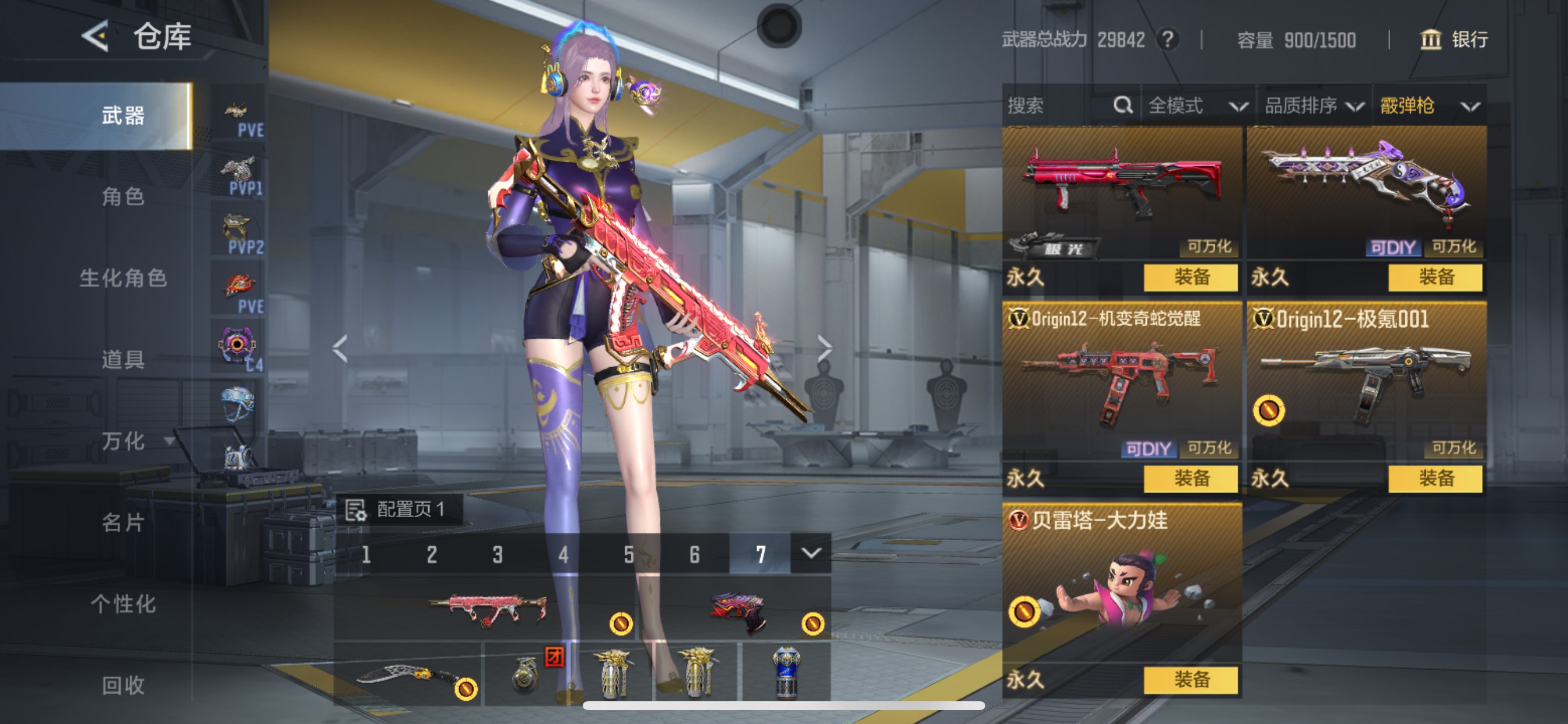1568x724 pixels.
Task: Open the 名片 name card tab
Action: tap(123, 523)
